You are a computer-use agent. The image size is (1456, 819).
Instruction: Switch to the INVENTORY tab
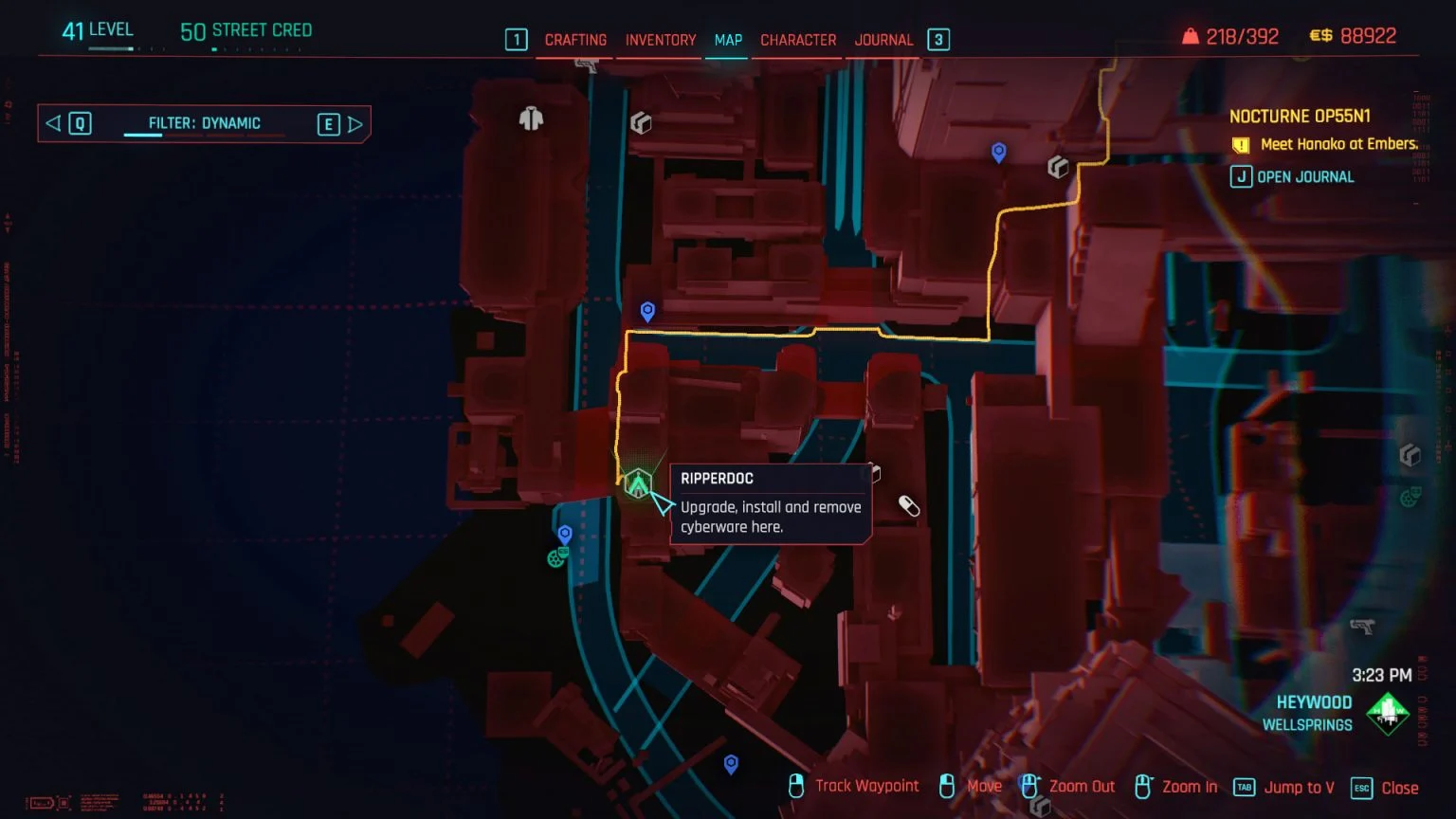659,40
